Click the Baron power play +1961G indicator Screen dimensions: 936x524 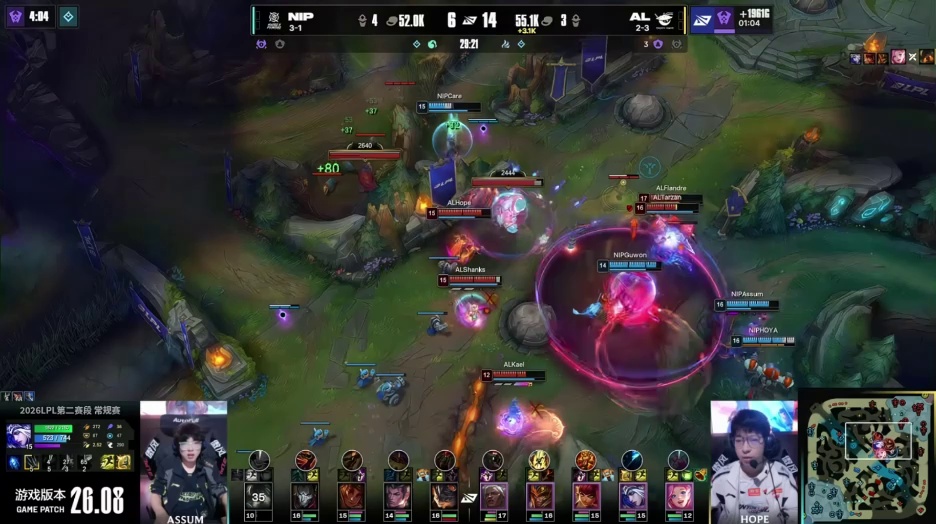click(x=744, y=19)
